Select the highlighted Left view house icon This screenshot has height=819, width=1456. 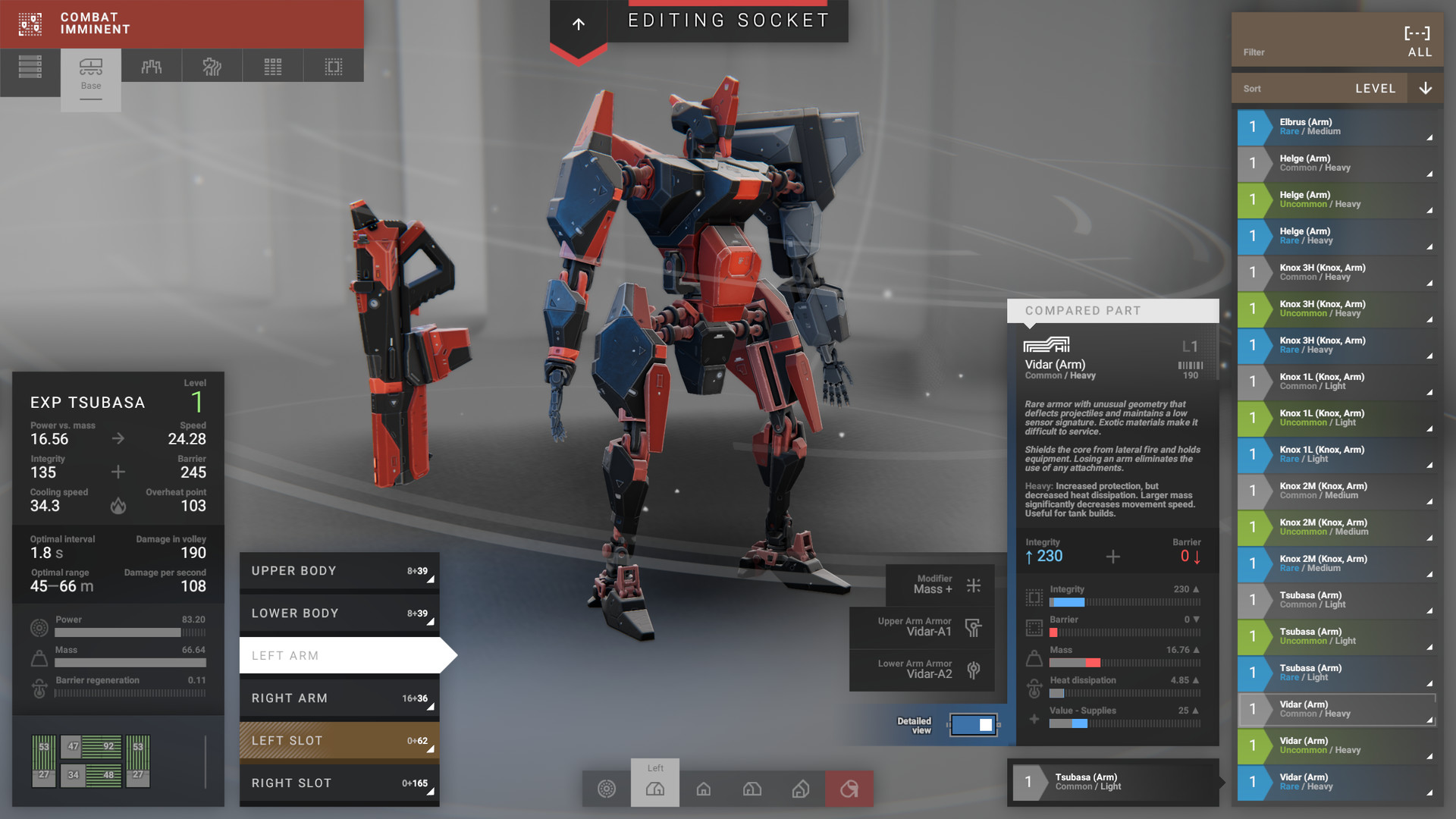click(x=654, y=789)
